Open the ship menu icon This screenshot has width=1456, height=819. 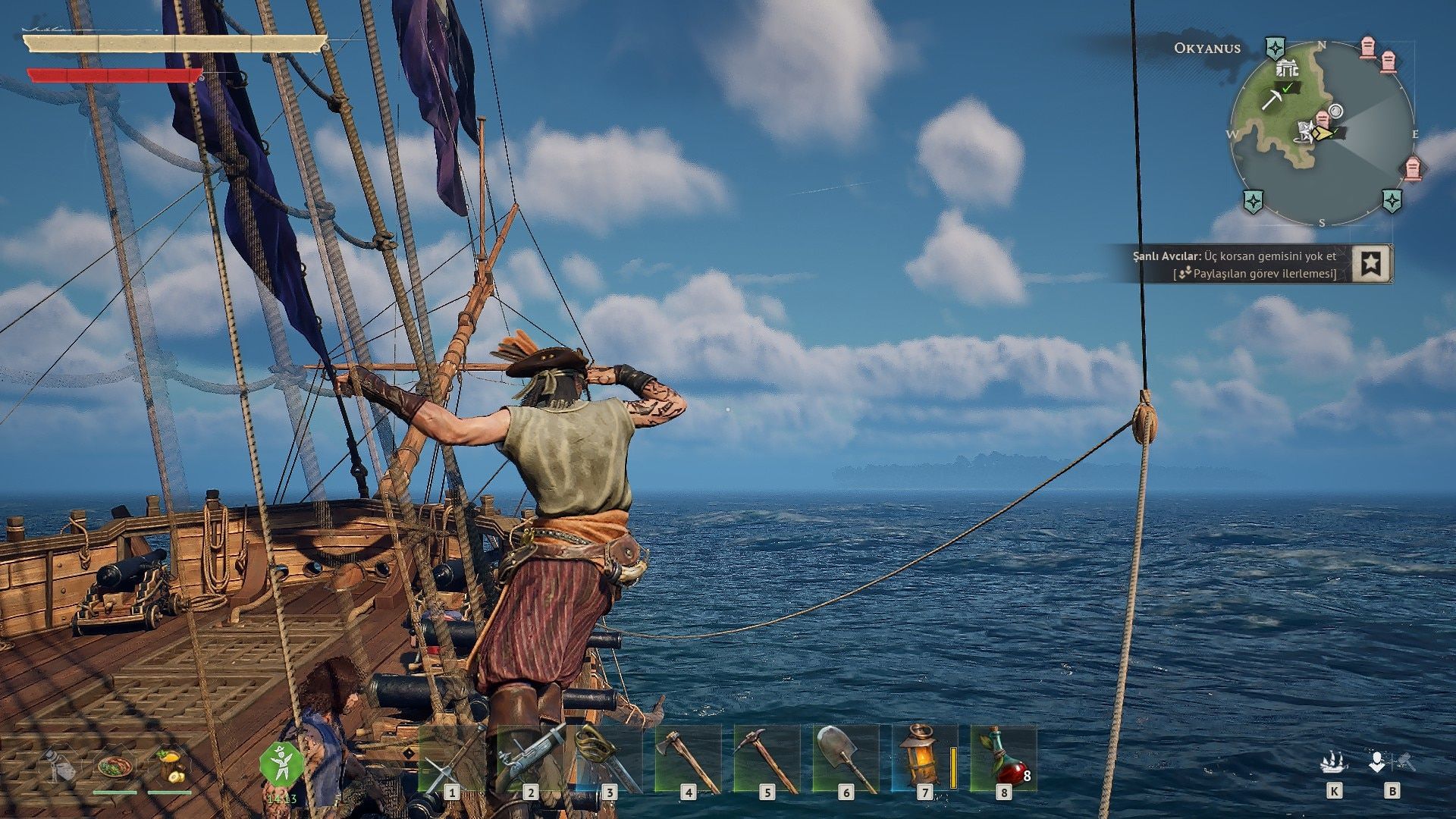coord(1334,762)
